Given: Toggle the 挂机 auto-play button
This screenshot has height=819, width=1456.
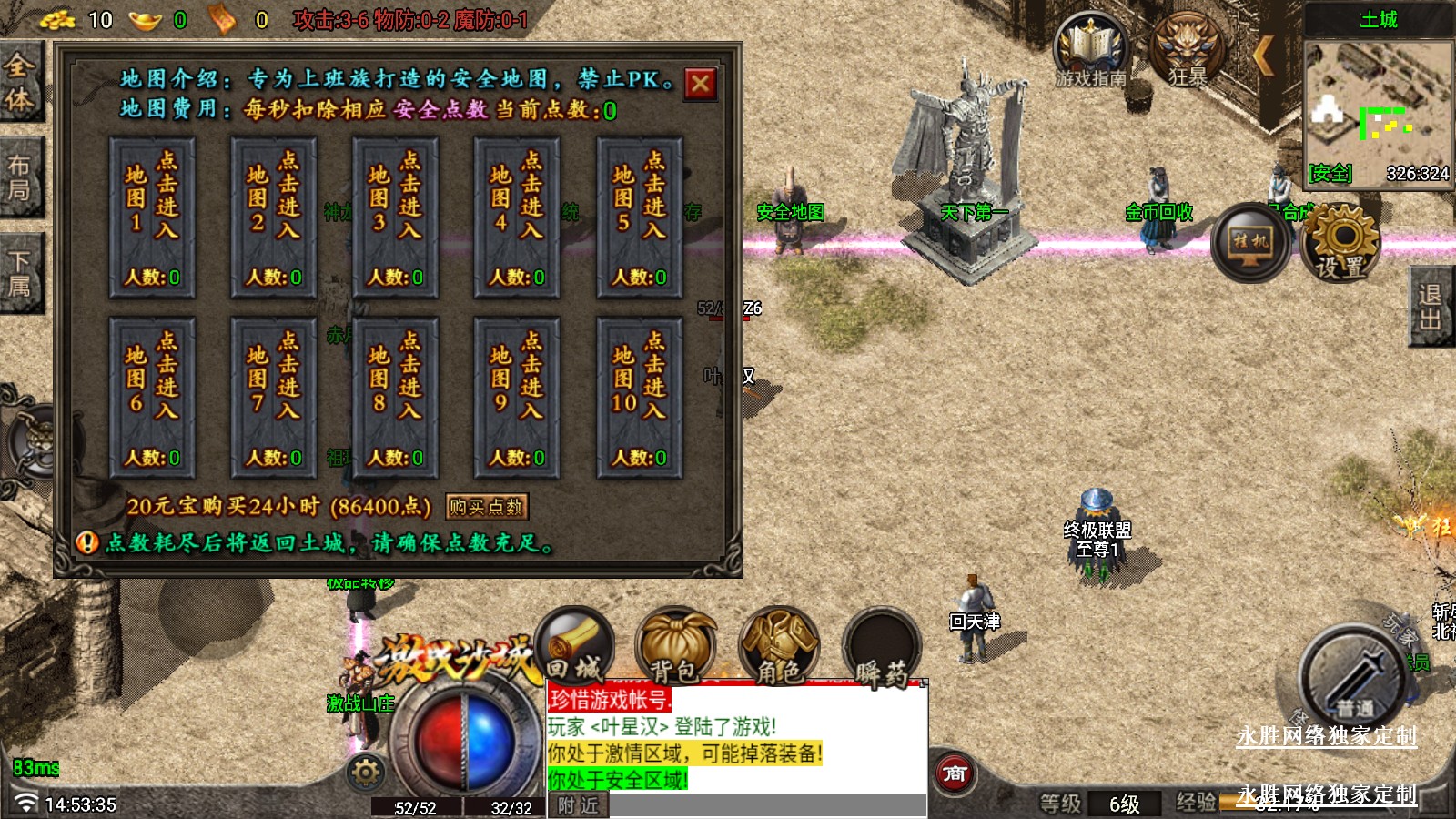Looking at the screenshot, I should click(x=1250, y=242).
